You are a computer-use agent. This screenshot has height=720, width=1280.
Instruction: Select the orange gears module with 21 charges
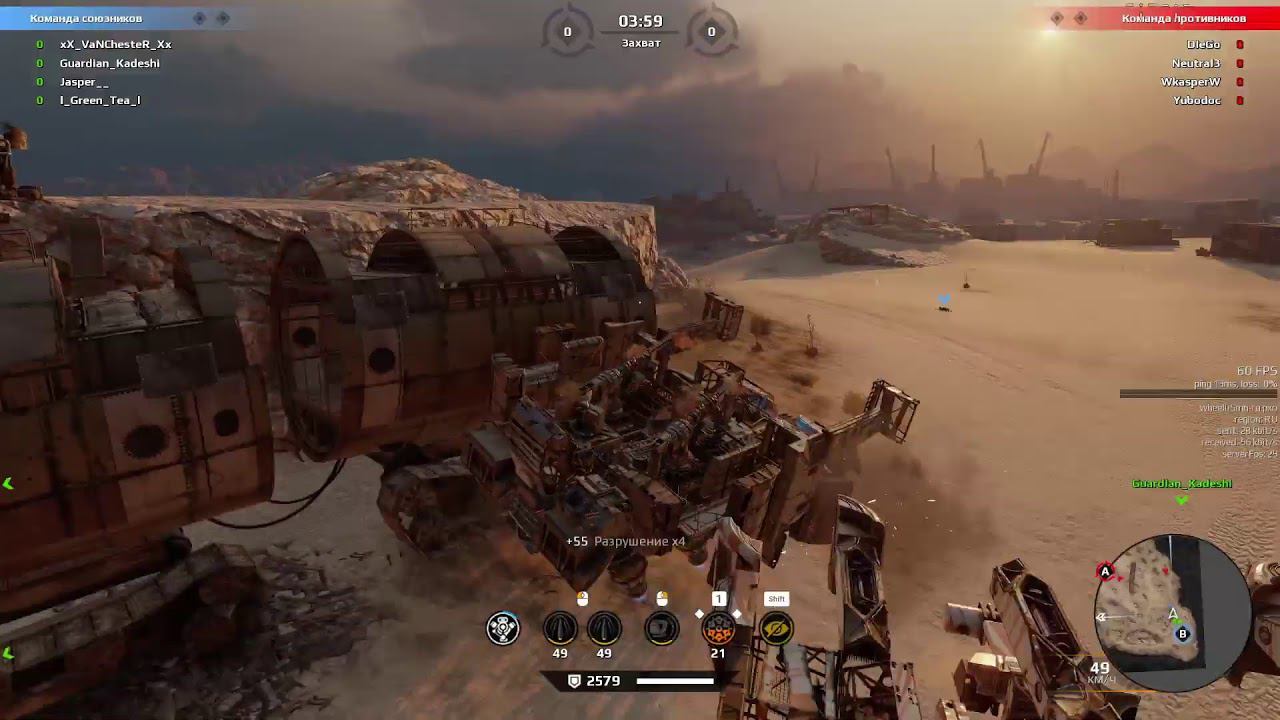pos(718,628)
